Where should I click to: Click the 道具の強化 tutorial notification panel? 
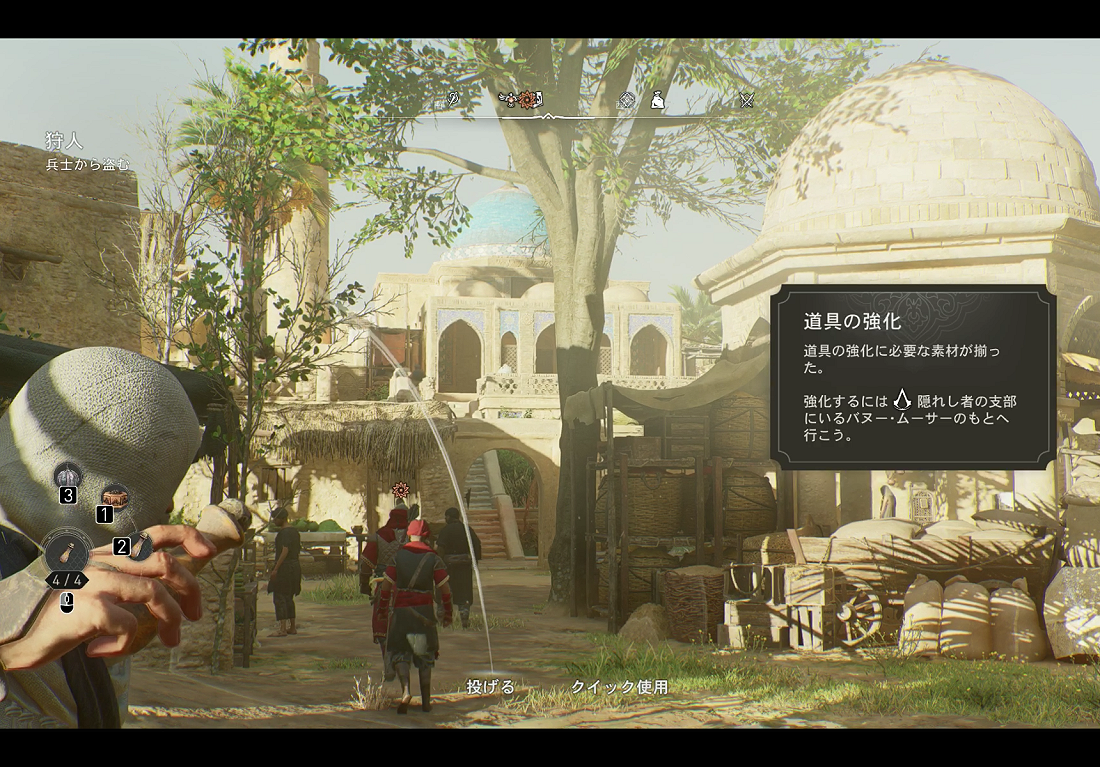click(x=913, y=377)
